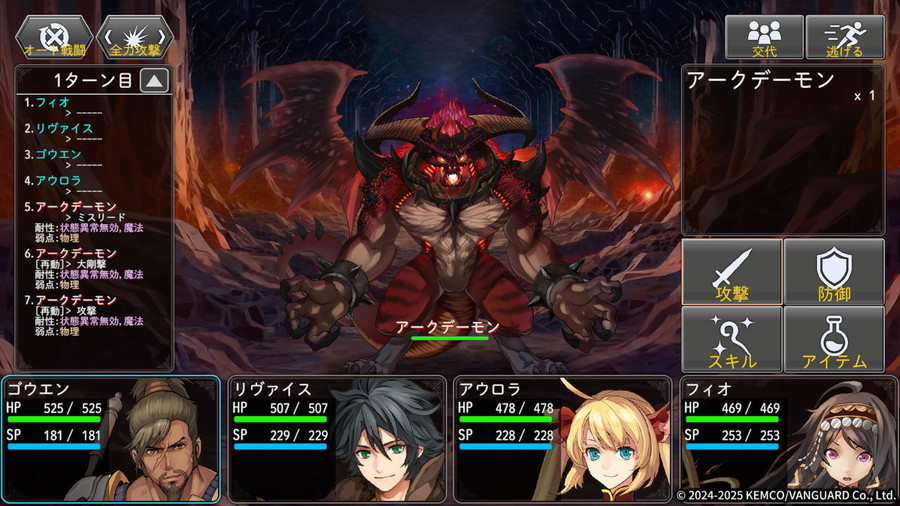Select Fio's (フィオ) character panel
The image size is (900, 506).
[x=788, y=438]
